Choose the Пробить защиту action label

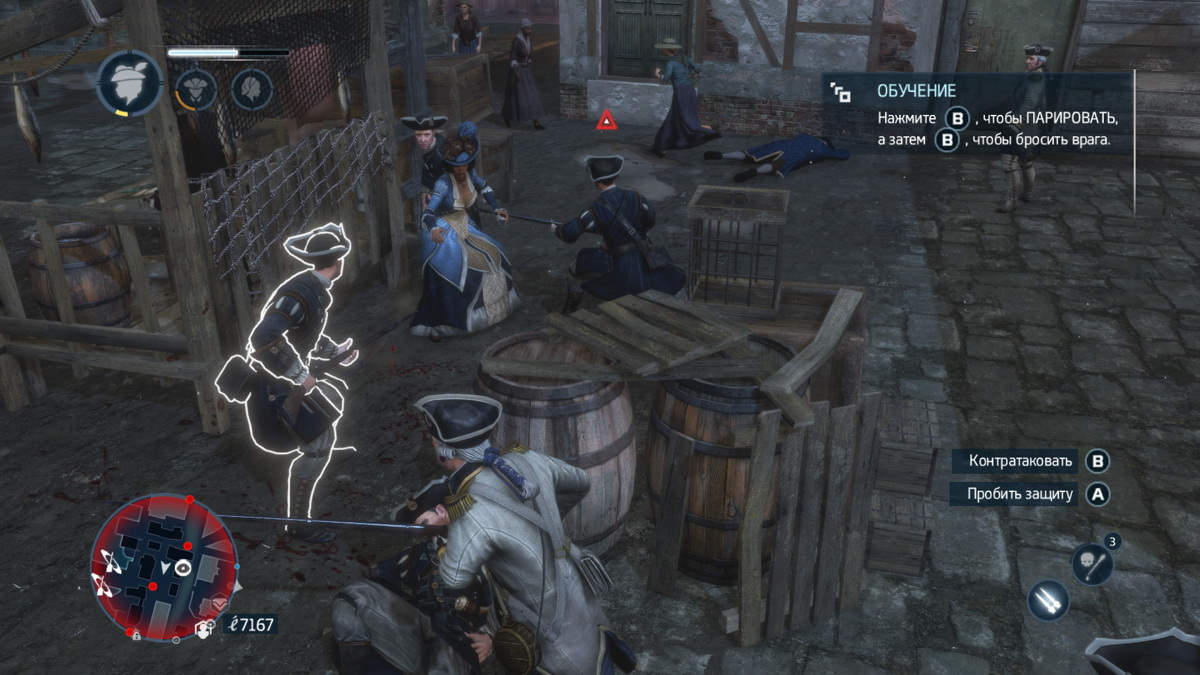tap(1019, 493)
